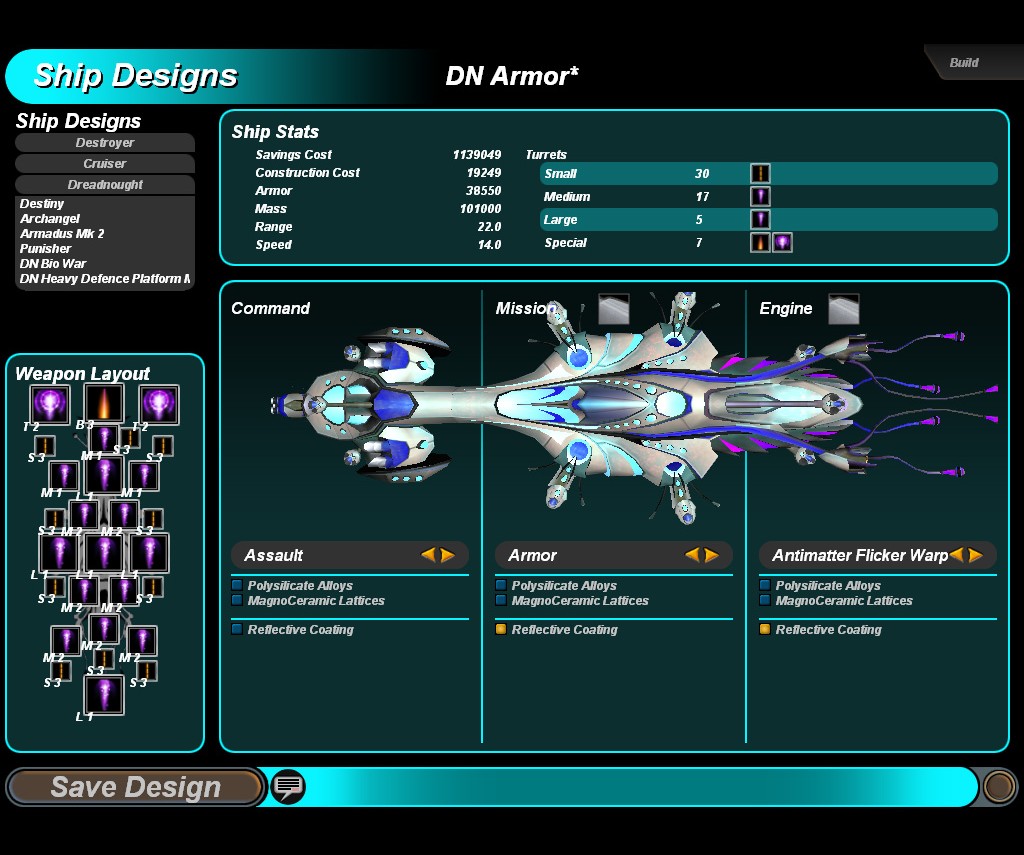Select the Destiny design
Image resolution: width=1024 pixels, height=855 pixels.
[x=42, y=204]
